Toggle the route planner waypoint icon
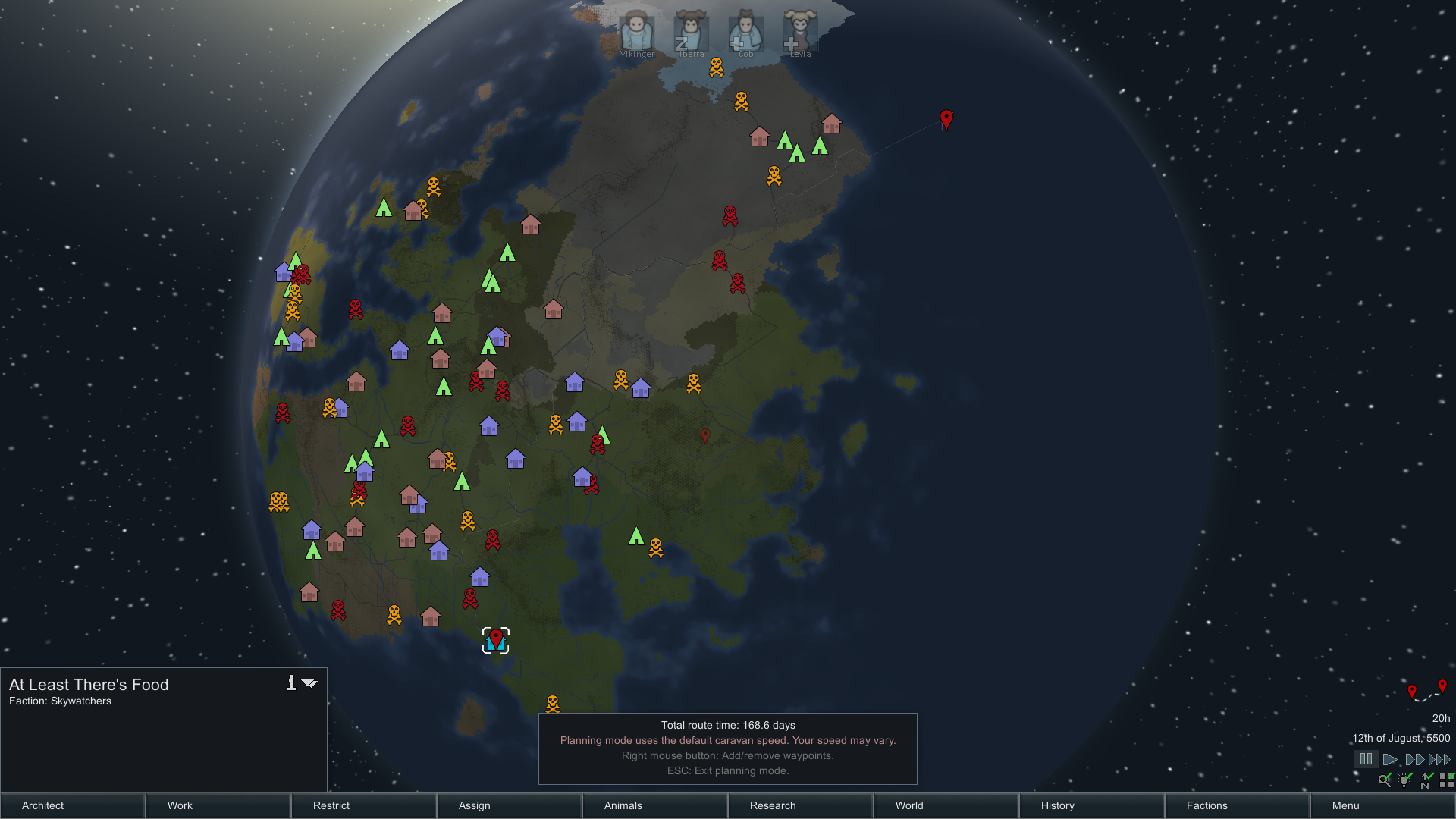Image resolution: width=1456 pixels, height=819 pixels. coord(1426,691)
